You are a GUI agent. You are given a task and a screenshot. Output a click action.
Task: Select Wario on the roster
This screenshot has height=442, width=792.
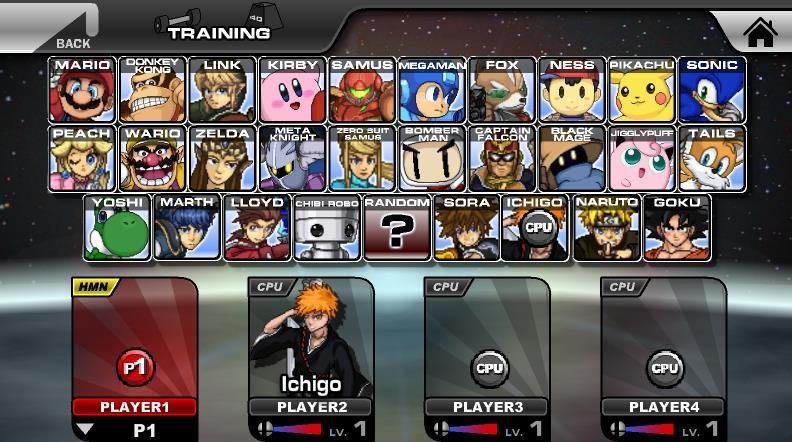click(152, 158)
